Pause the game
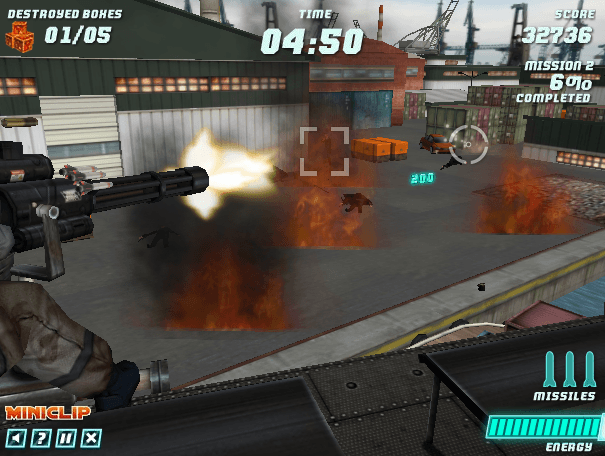The width and height of the screenshot is (605, 456). [66, 438]
